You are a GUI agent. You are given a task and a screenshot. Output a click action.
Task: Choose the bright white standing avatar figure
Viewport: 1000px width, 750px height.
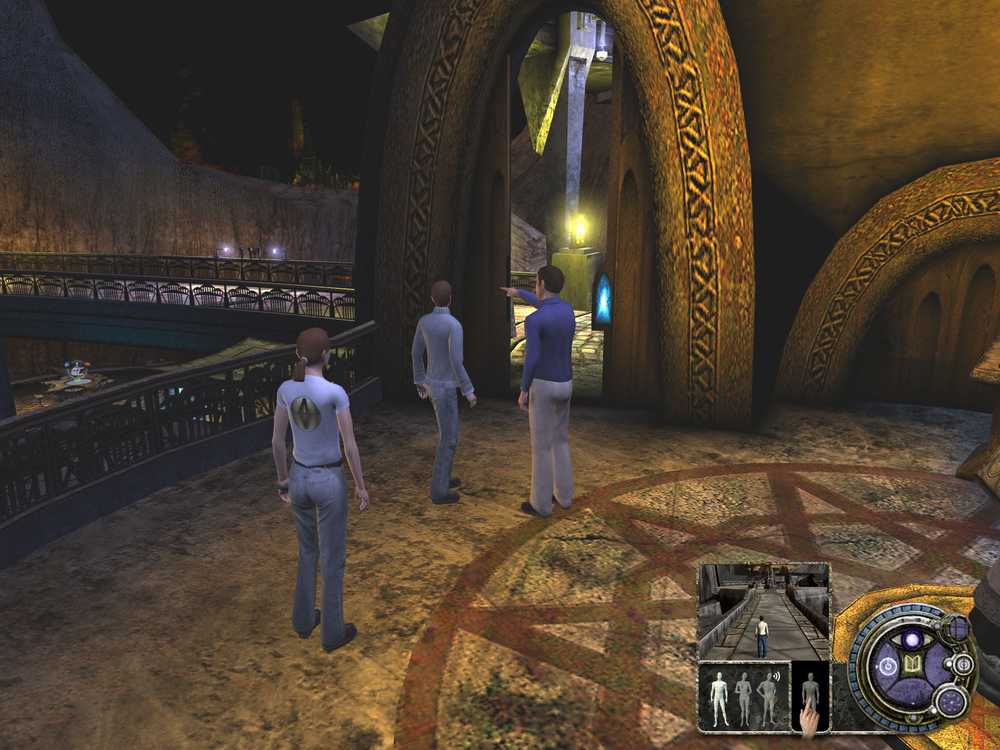pyautogui.click(x=718, y=697)
